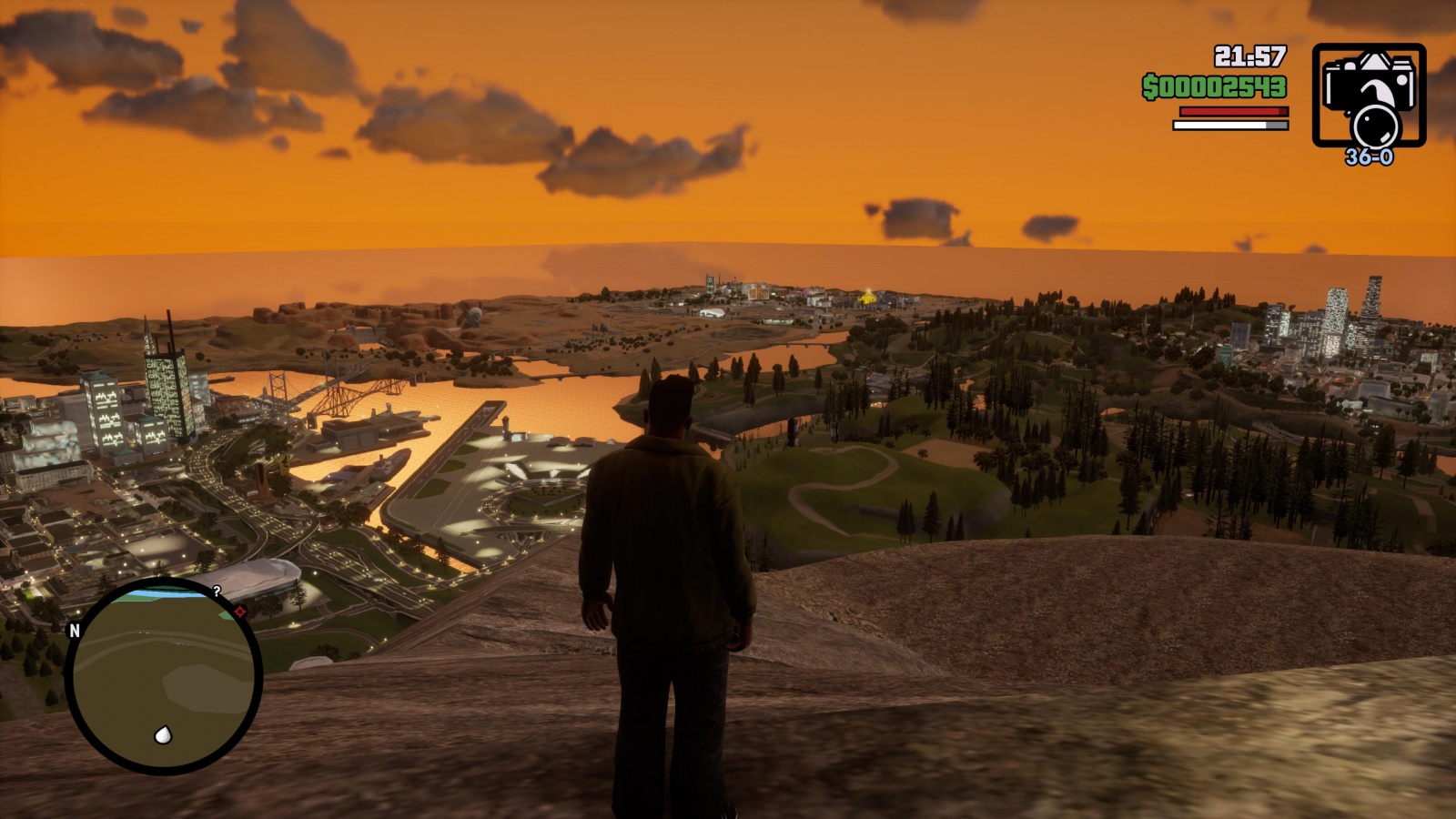The height and width of the screenshot is (819, 1456).
Task: Select the $00002543 money counter
Action: (1214, 86)
